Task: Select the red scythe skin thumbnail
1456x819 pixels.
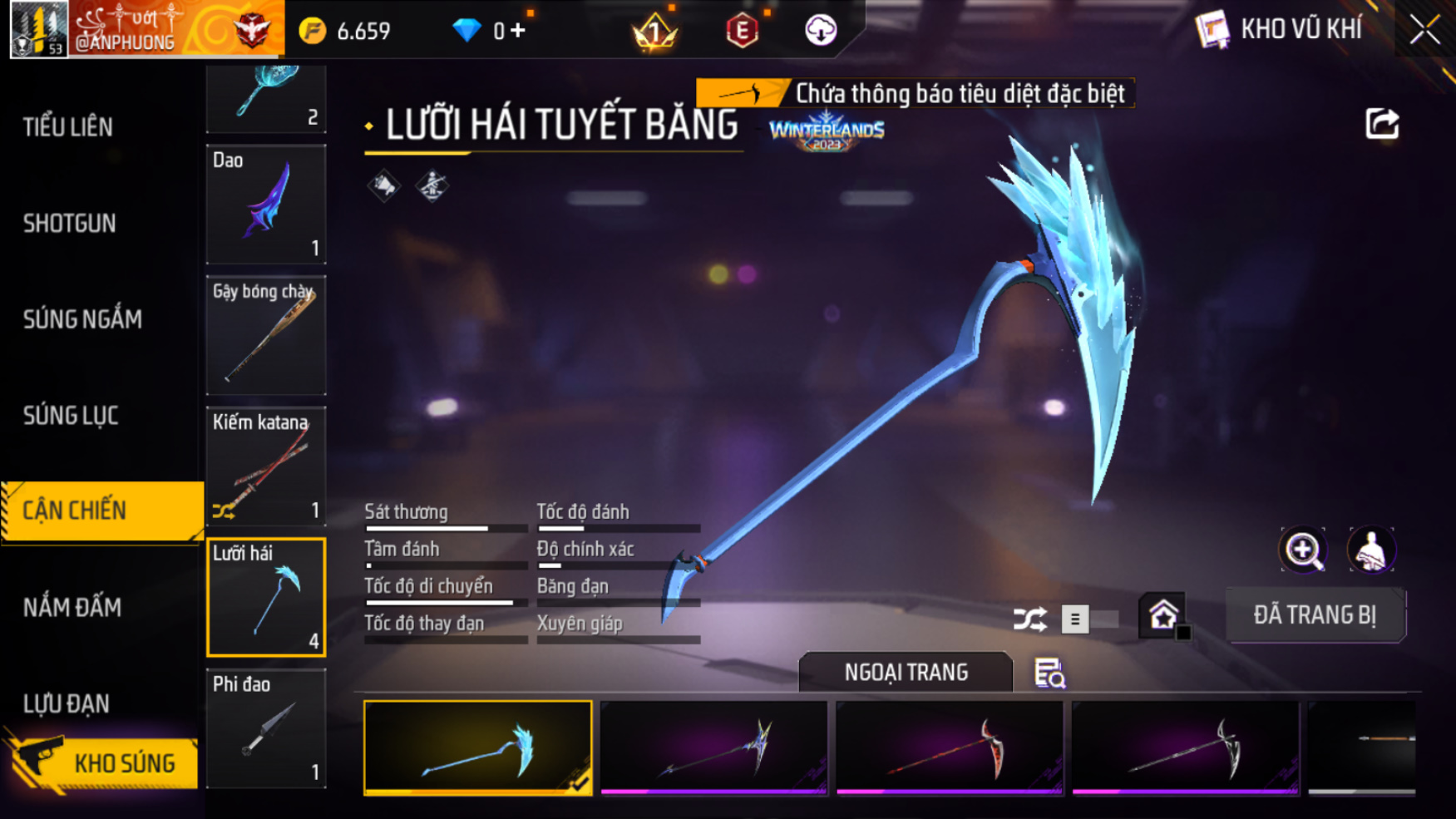Action: [950, 747]
